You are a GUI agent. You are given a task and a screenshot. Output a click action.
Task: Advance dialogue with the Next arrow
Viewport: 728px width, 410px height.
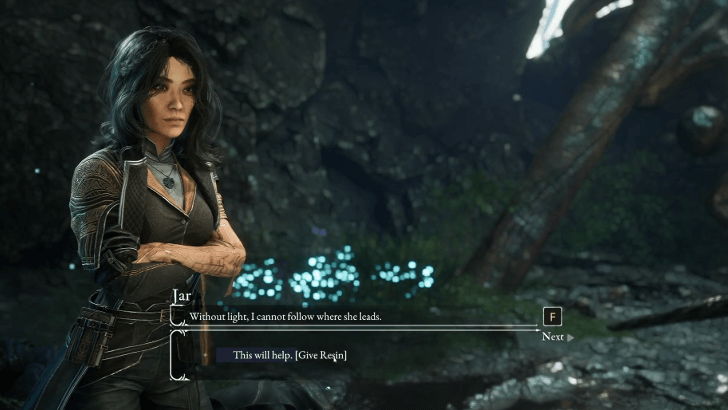(557, 337)
